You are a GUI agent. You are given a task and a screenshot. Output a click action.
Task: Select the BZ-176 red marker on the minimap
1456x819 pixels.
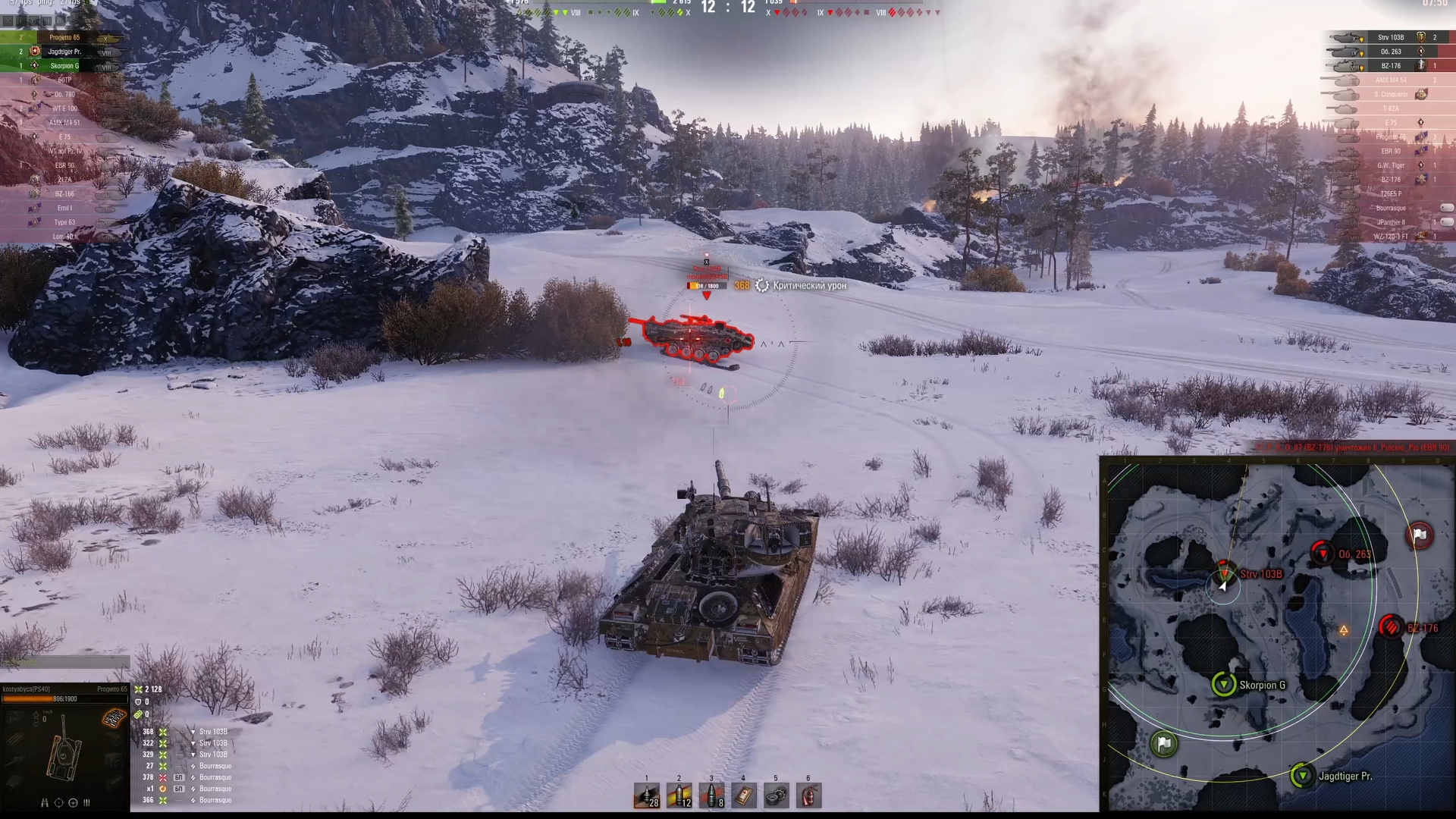point(1392,627)
